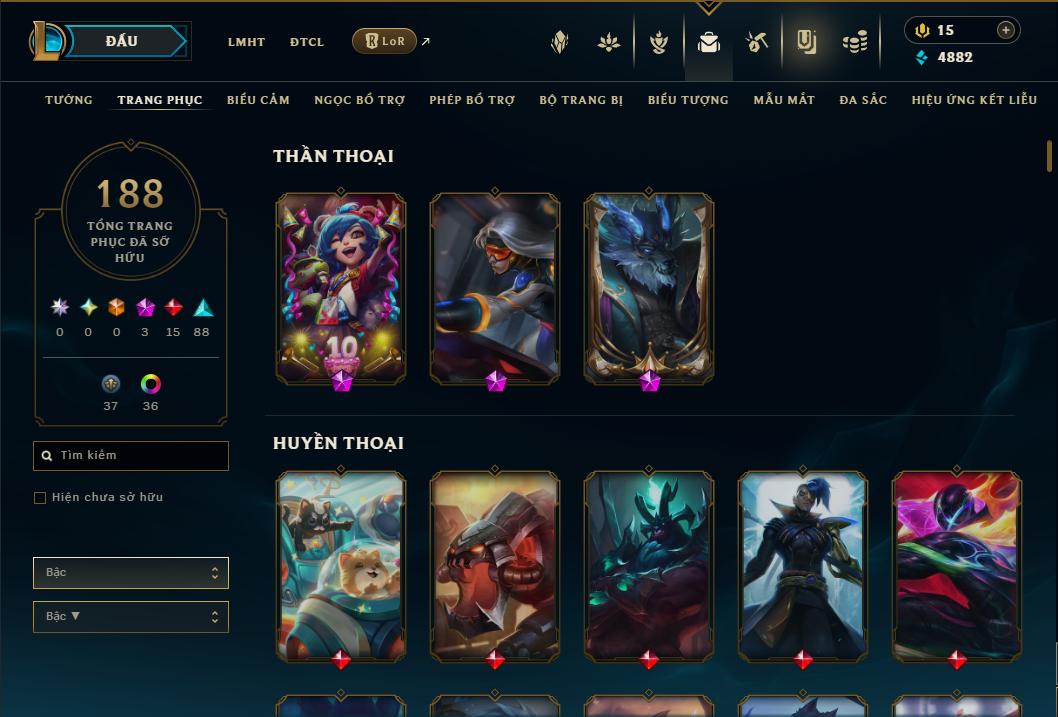The width and height of the screenshot is (1058, 717).
Task: Switch to the TƯỚNG tab
Action: [69, 100]
